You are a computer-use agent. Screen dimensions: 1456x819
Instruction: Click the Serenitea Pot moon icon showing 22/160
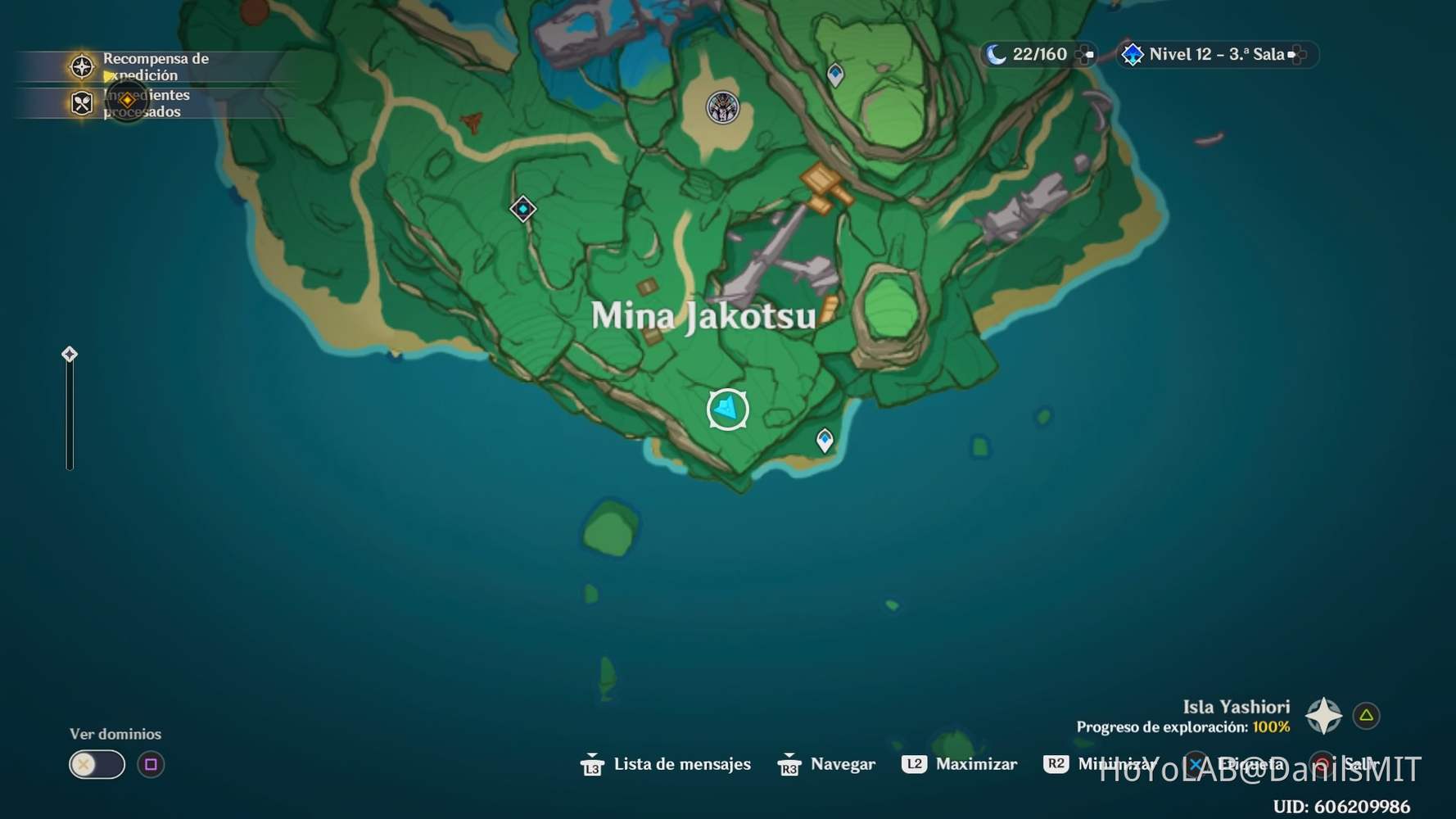coord(994,54)
